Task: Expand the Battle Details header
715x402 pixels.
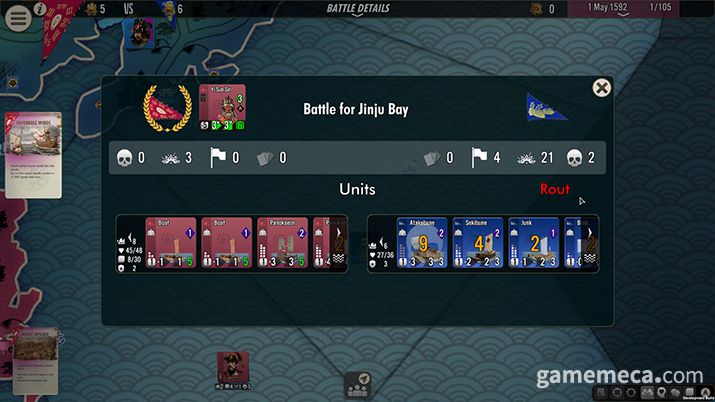Action: [358, 9]
